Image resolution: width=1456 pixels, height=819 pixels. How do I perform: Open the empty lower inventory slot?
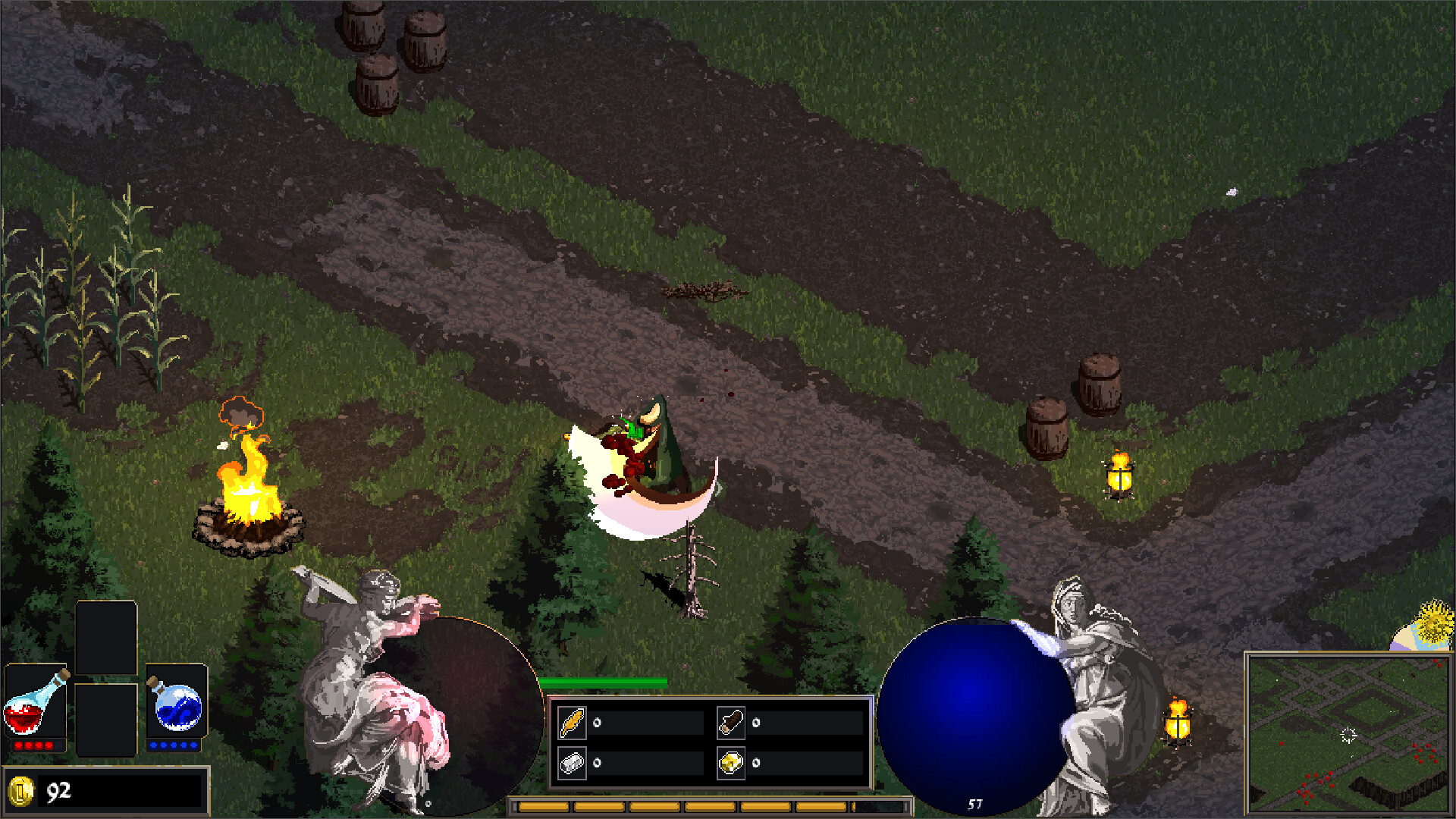tap(106, 720)
